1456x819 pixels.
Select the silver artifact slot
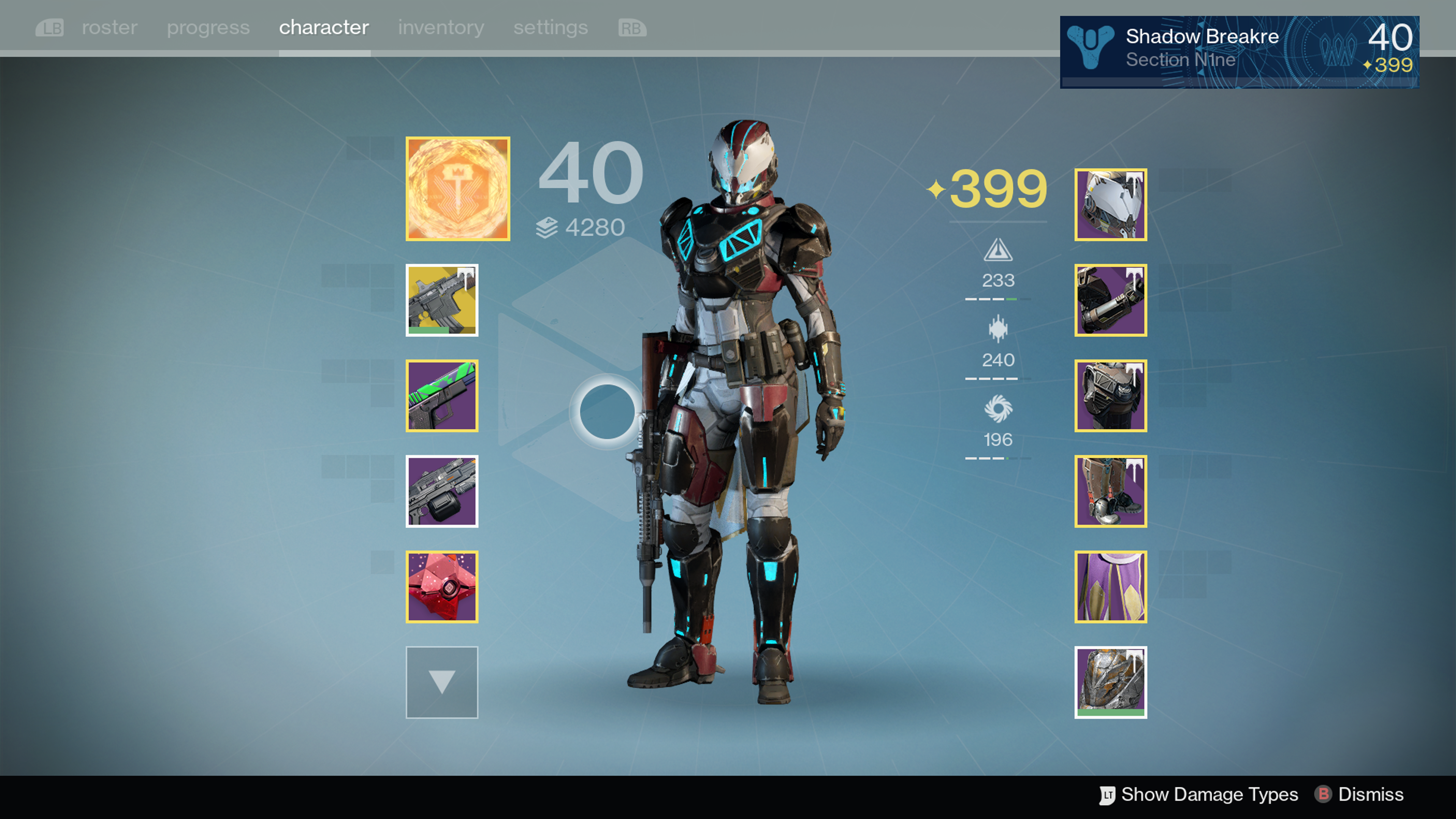tap(1111, 682)
